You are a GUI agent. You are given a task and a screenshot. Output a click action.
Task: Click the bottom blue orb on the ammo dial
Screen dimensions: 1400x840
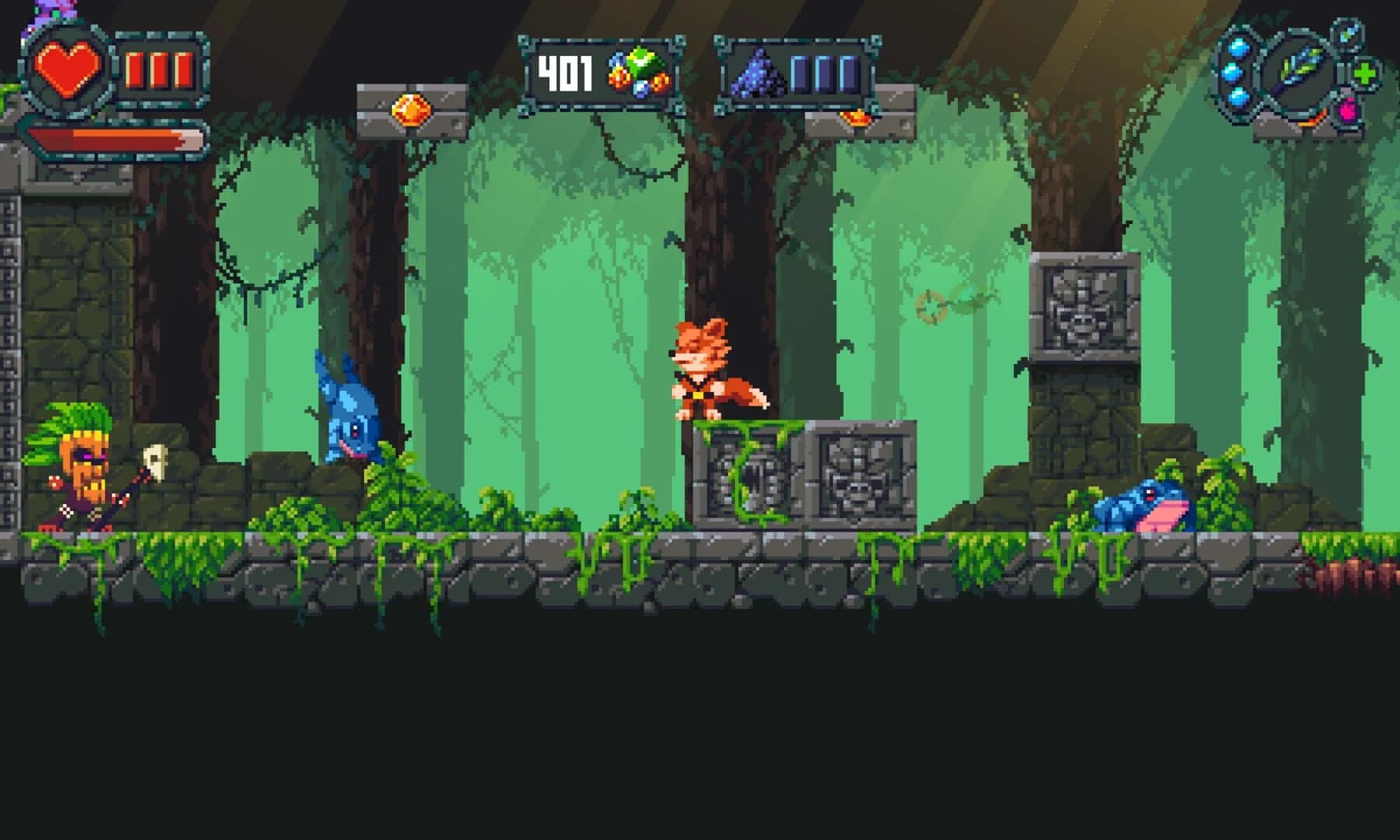click(1238, 100)
